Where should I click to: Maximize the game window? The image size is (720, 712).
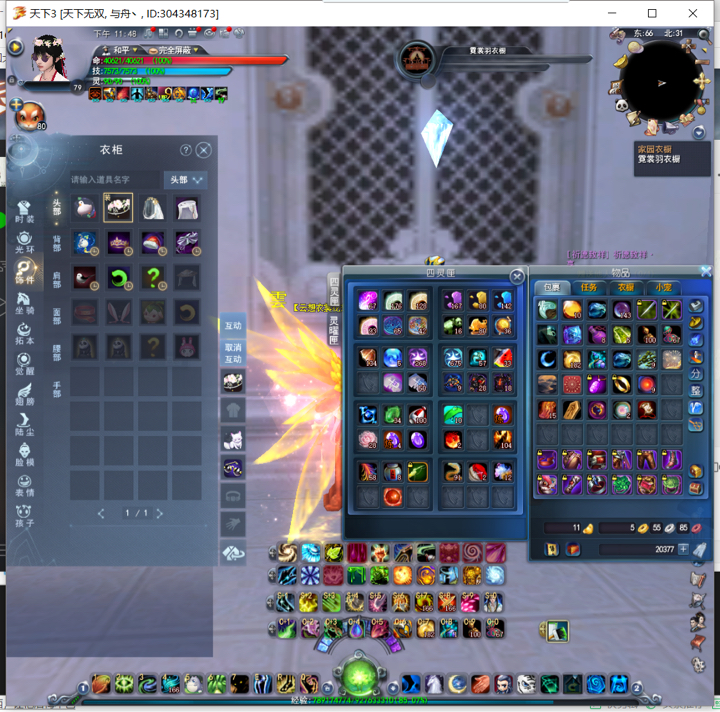(652, 13)
